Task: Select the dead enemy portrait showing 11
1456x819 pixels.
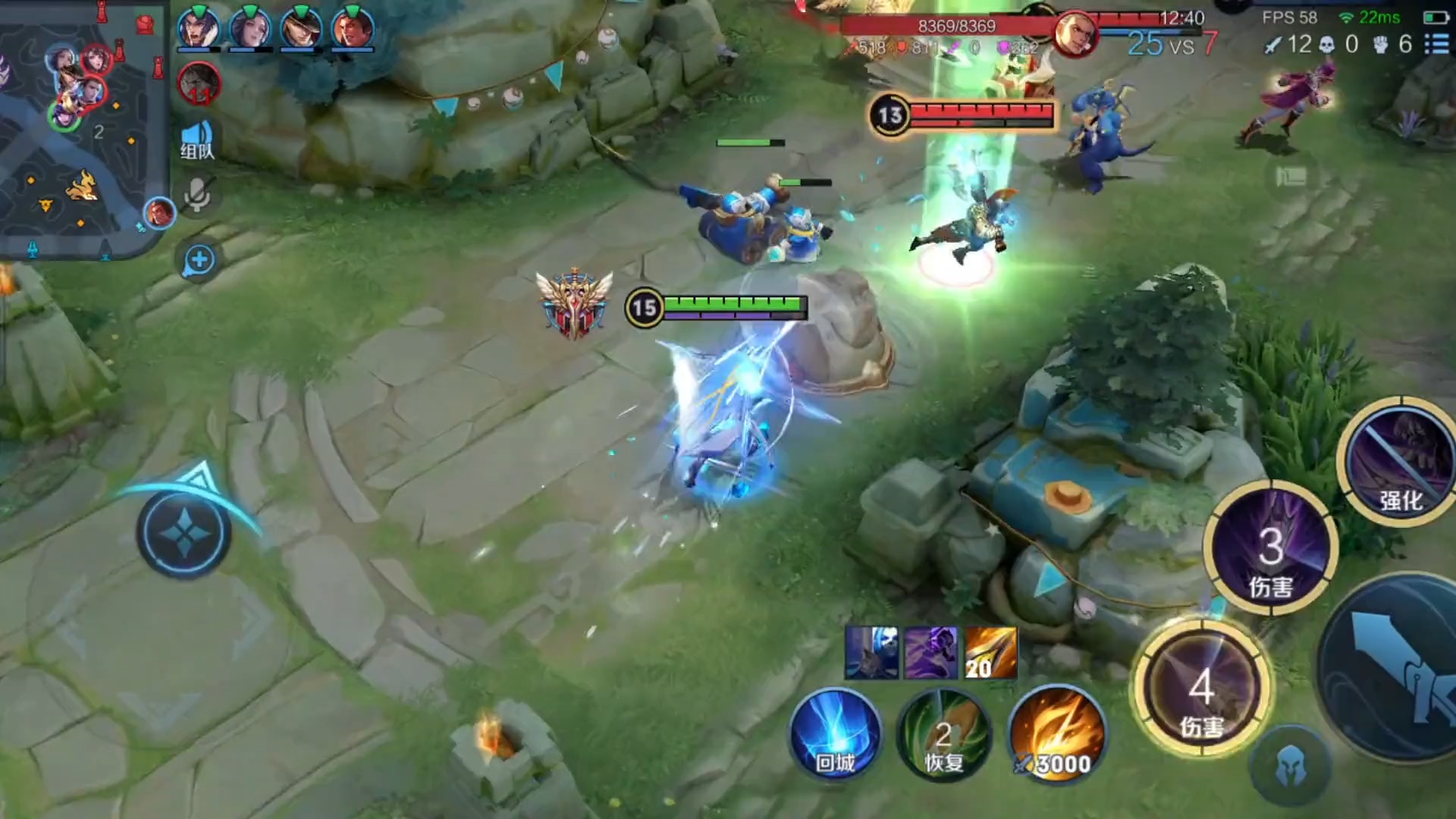Action: coord(199,83)
